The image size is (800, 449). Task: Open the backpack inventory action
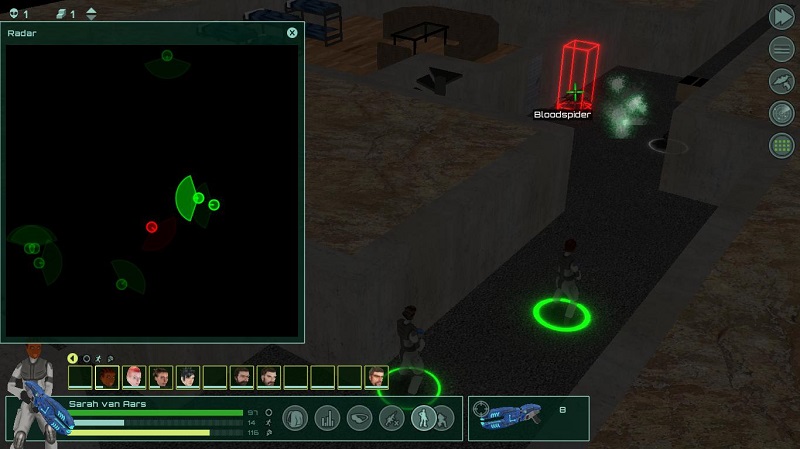tap(295, 418)
